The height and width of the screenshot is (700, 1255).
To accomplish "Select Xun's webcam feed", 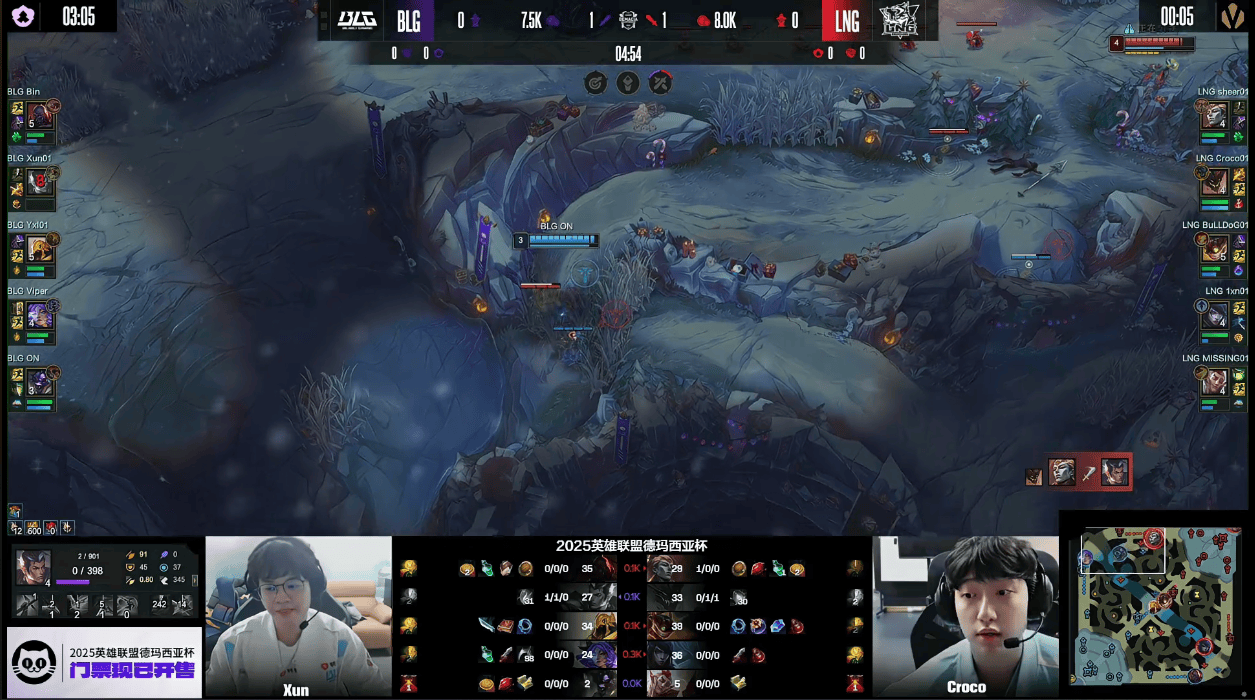I will pyautogui.click(x=298, y=615).
